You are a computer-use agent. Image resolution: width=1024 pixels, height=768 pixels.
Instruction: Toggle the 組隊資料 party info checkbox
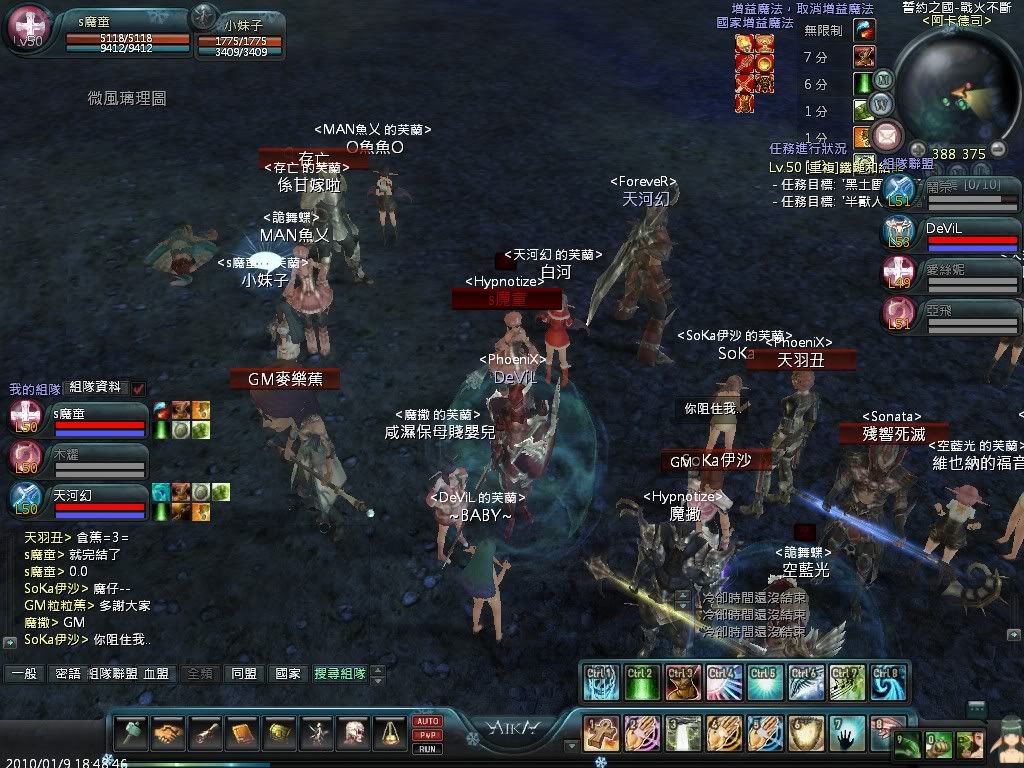coord(138,388)
